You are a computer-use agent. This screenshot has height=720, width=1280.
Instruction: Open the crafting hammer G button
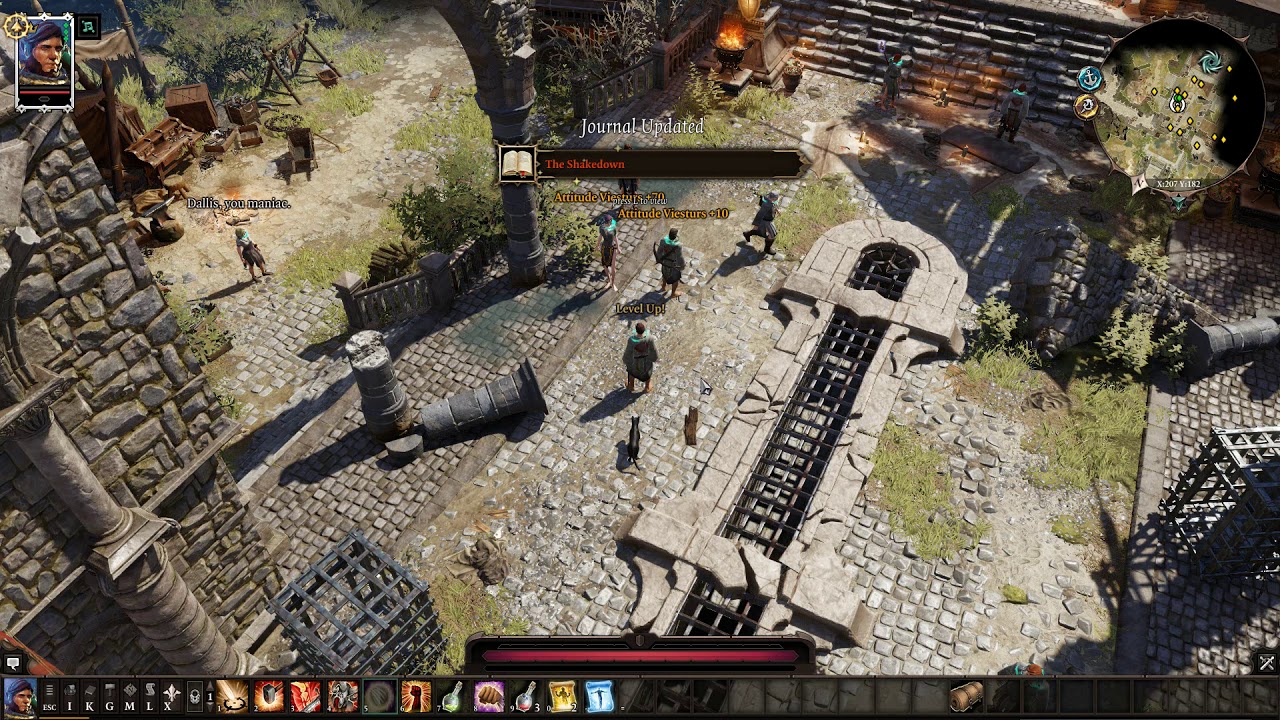pos(110,695)
